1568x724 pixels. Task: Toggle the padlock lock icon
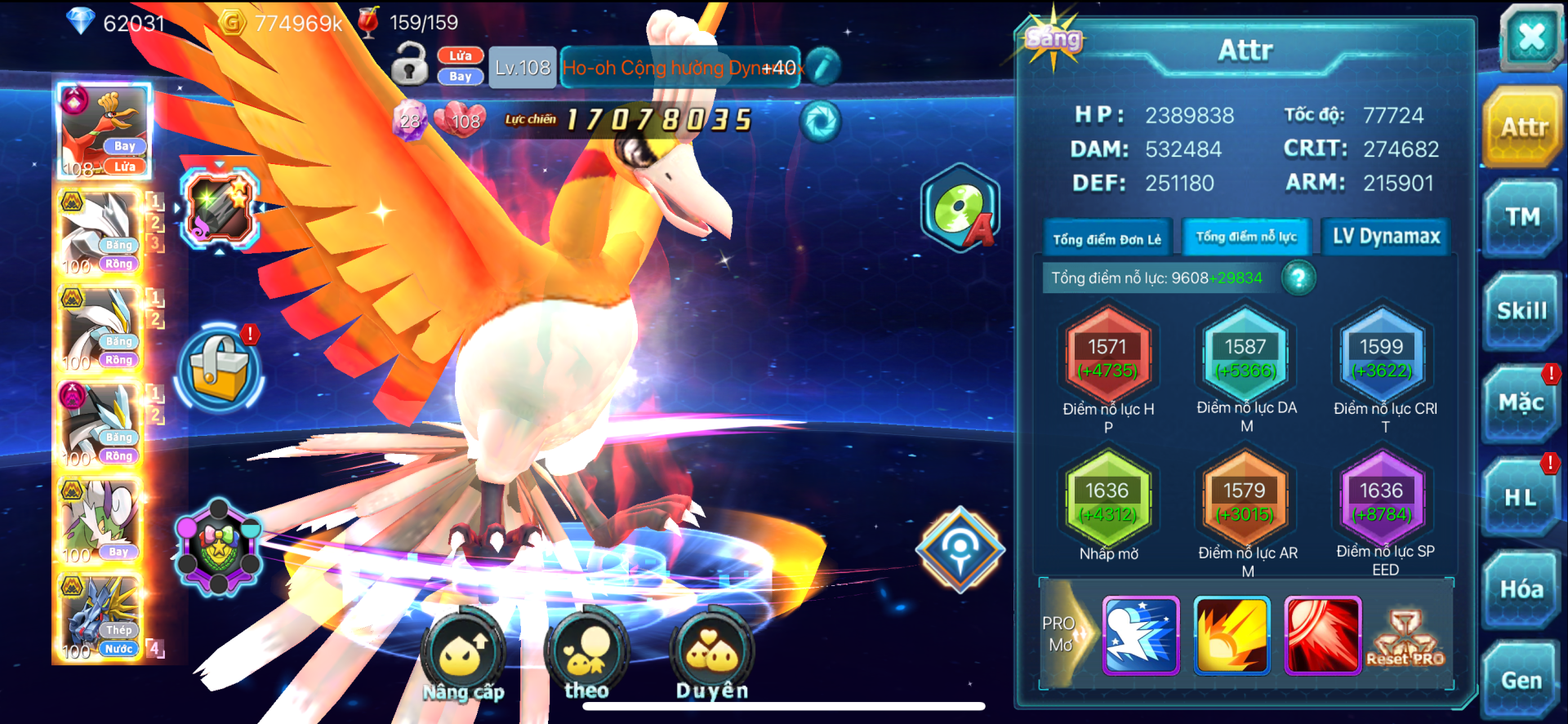tap(409, 64)
